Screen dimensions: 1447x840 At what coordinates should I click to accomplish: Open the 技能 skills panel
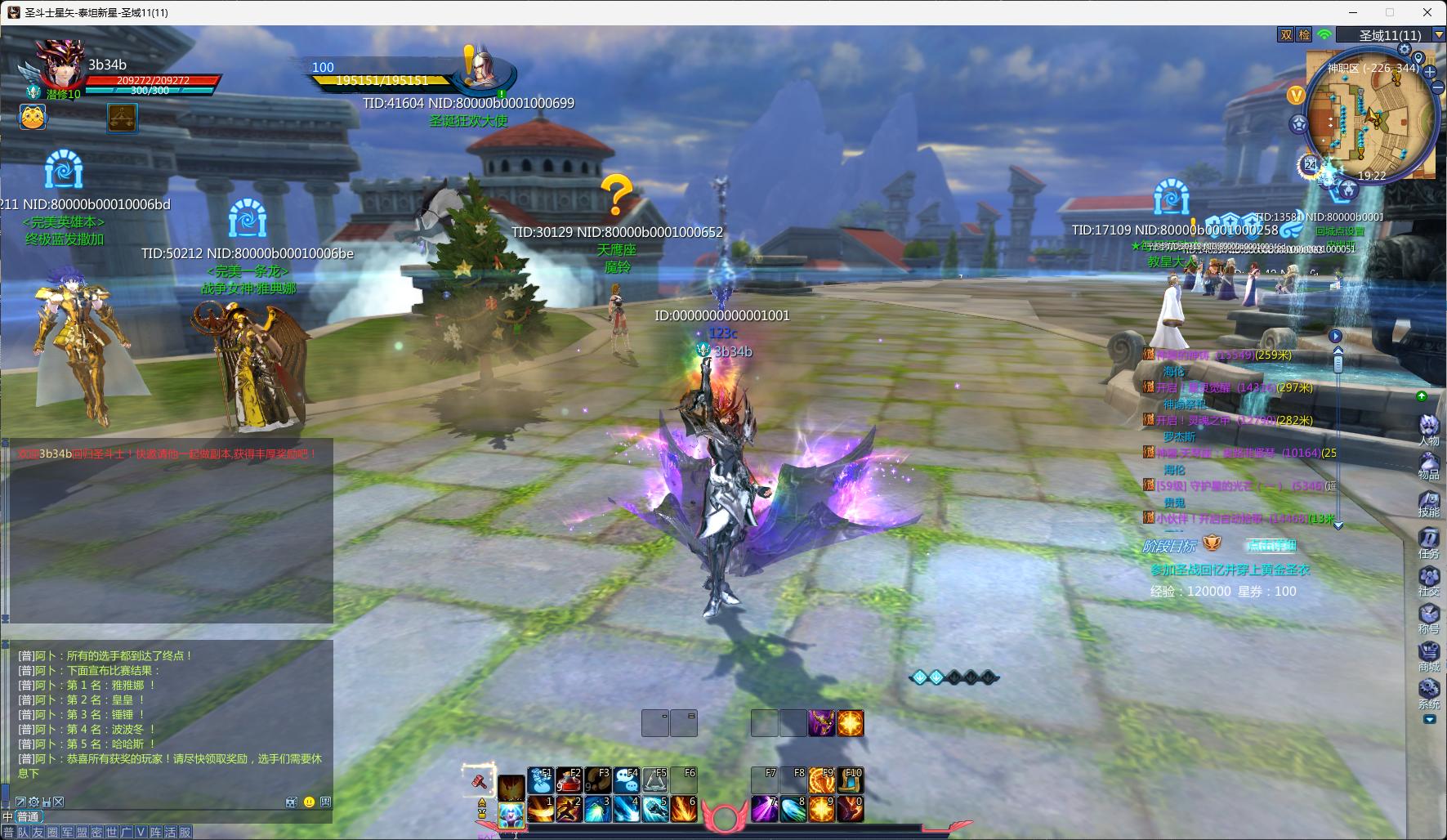[1428, 502]
